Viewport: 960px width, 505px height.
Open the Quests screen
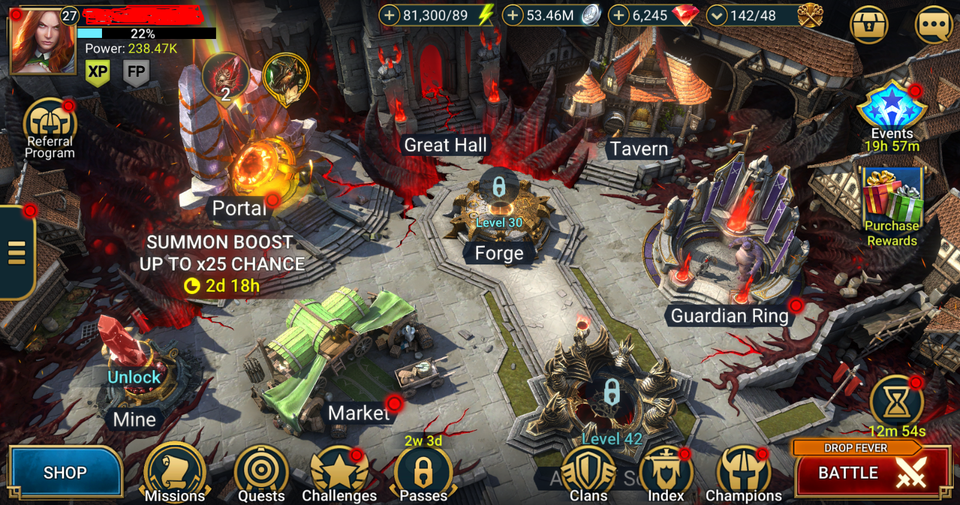[x=261, y=471]
